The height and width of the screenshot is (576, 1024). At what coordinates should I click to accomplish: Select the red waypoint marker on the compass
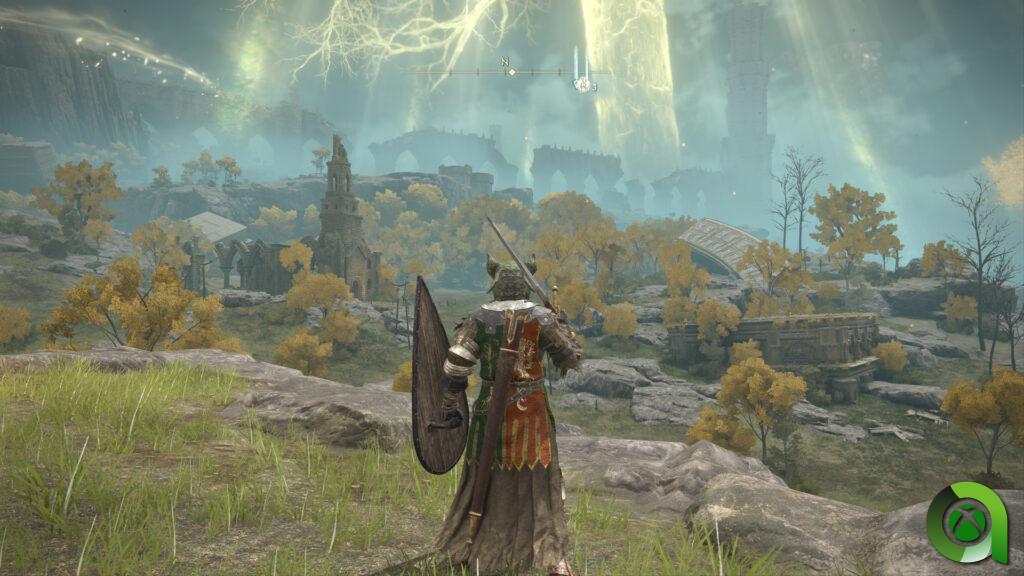[x=582, y=85]
